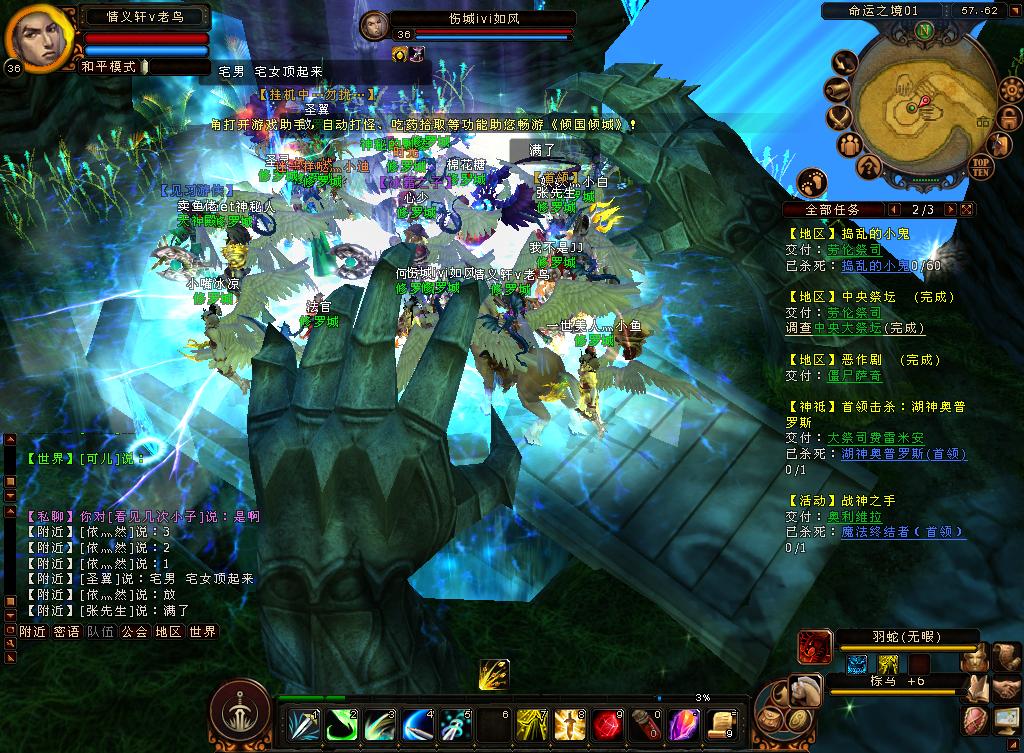Switch chat to the 公会 channel tab
This screenshot has width=1024, height=753.
(x=135, y=632)
